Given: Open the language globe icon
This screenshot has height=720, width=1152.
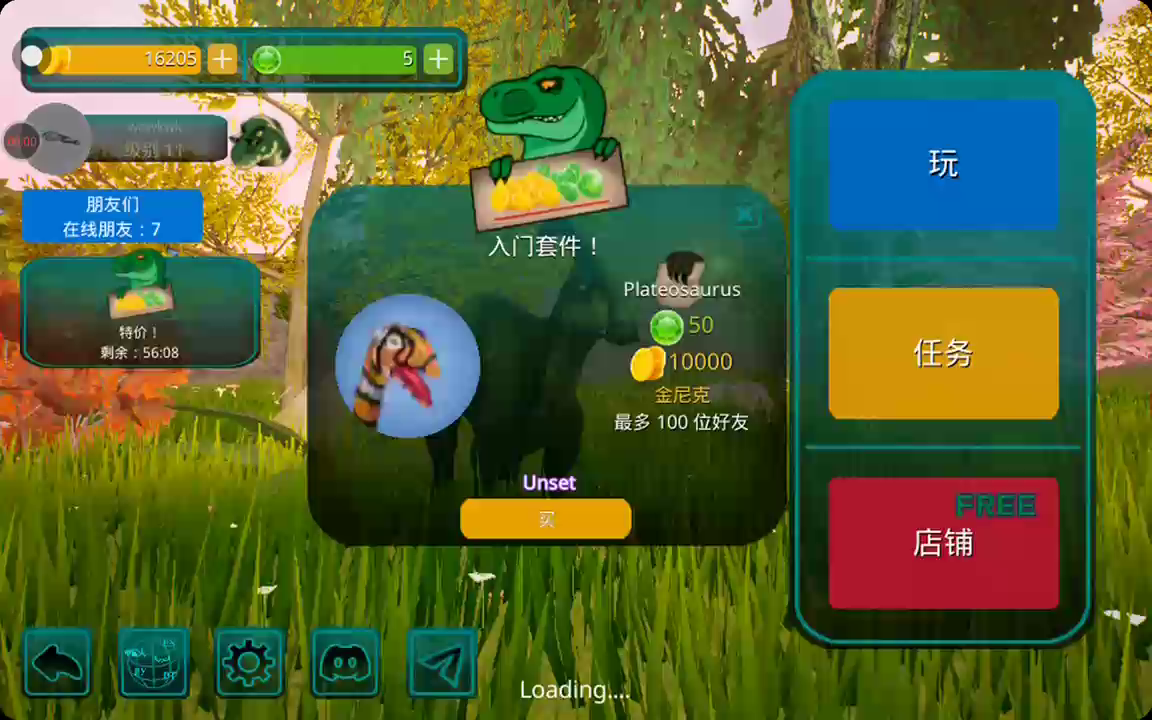Looking at the screenshot, I should point(154,662).
